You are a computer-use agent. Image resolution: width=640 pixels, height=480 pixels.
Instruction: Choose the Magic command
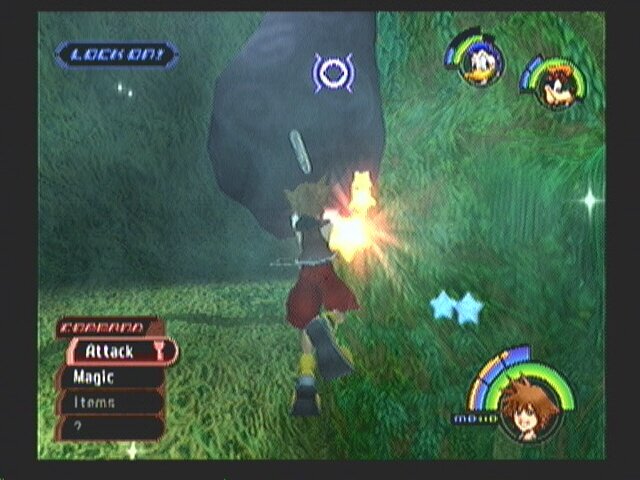pos(108,377)
